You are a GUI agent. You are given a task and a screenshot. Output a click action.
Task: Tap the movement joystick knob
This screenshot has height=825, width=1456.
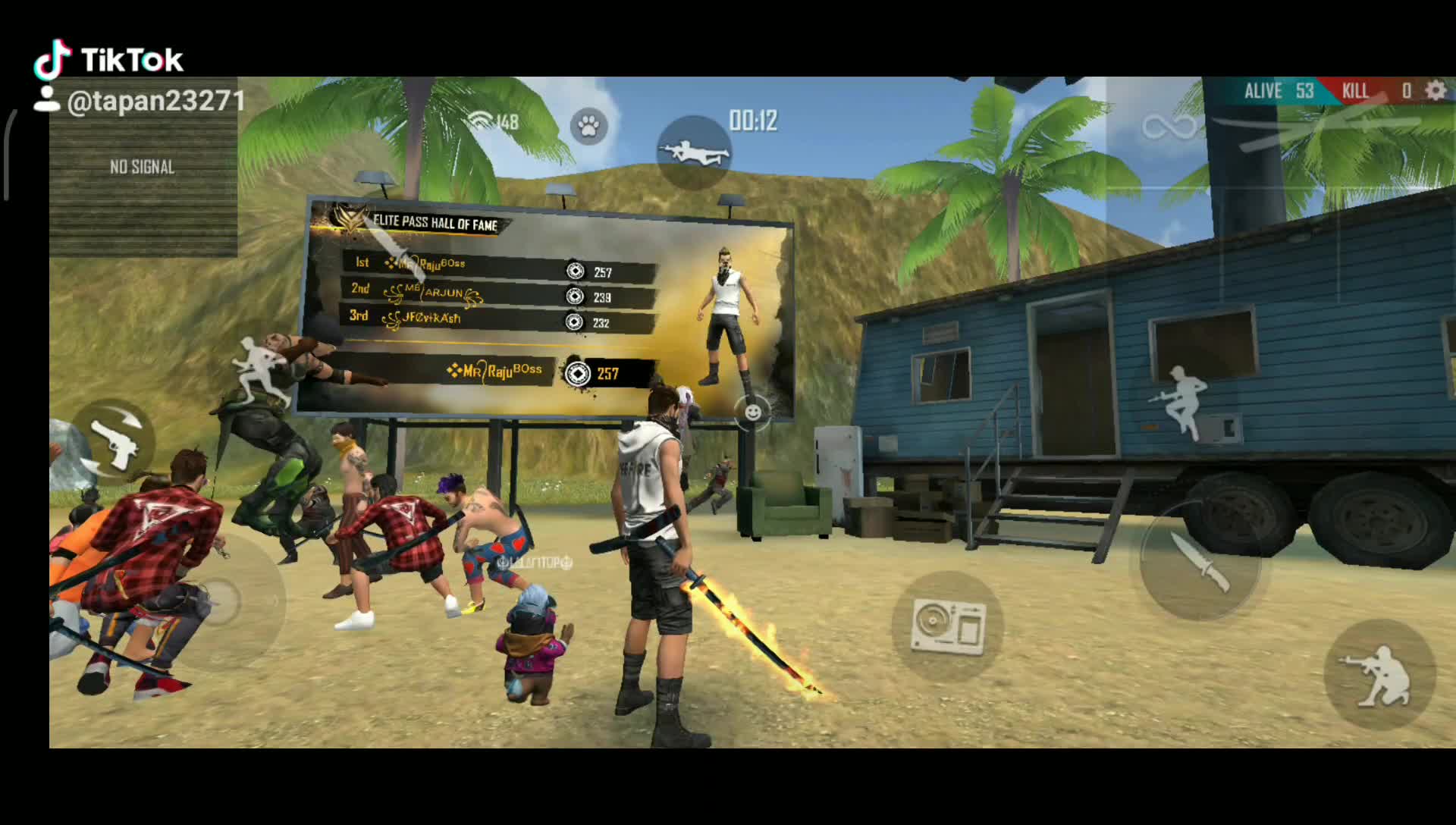[218, 601]
